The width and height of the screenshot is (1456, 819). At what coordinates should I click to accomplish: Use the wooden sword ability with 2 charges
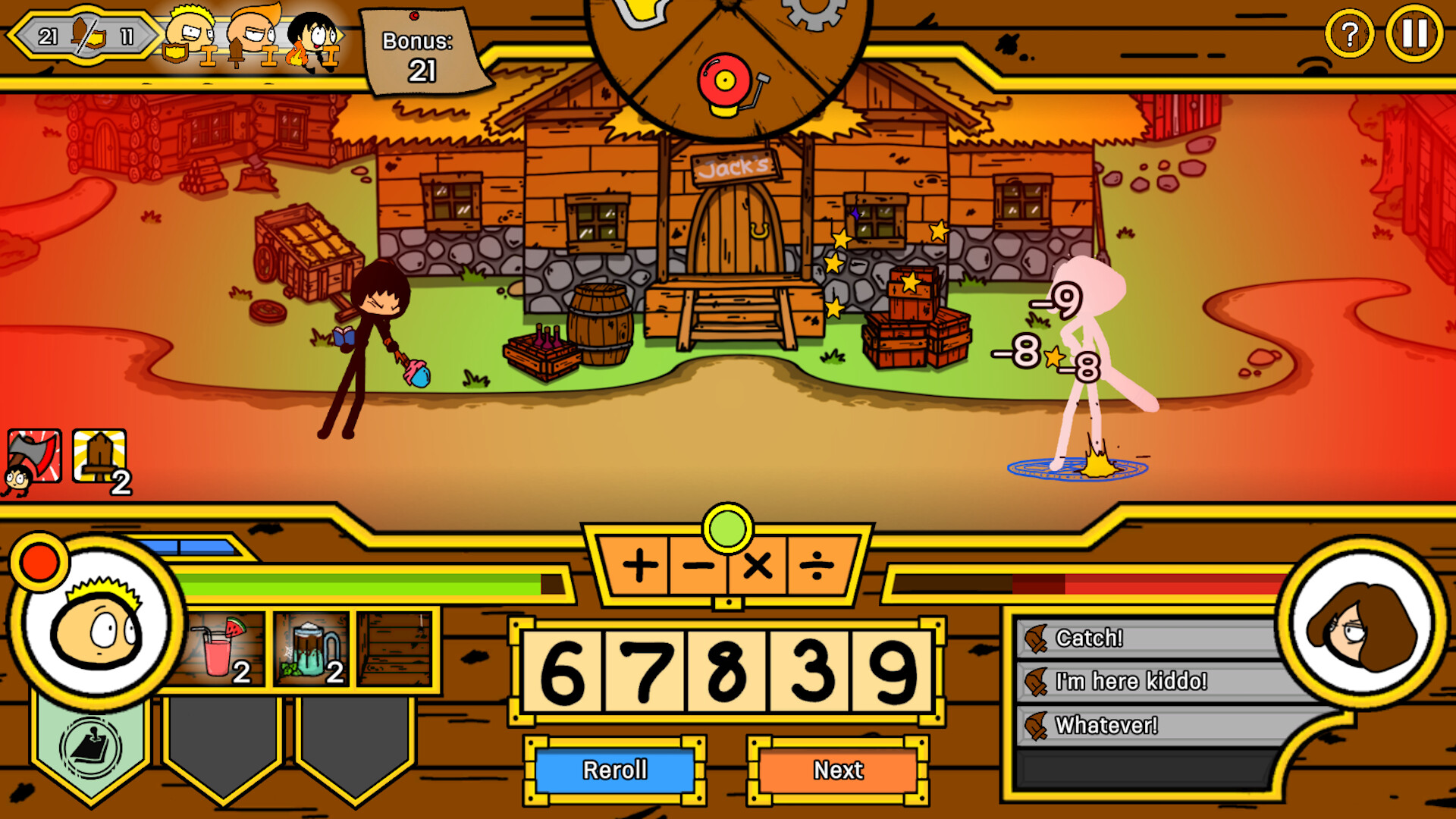click(x=95, y=454)
